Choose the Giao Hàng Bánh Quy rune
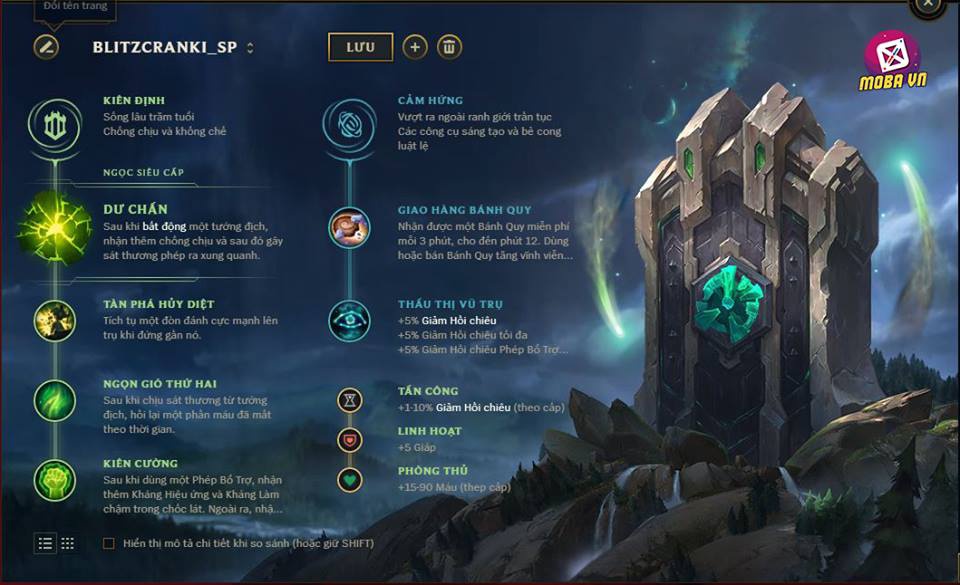Viewport: 960px width, 585px height. [x=349, y=227]
